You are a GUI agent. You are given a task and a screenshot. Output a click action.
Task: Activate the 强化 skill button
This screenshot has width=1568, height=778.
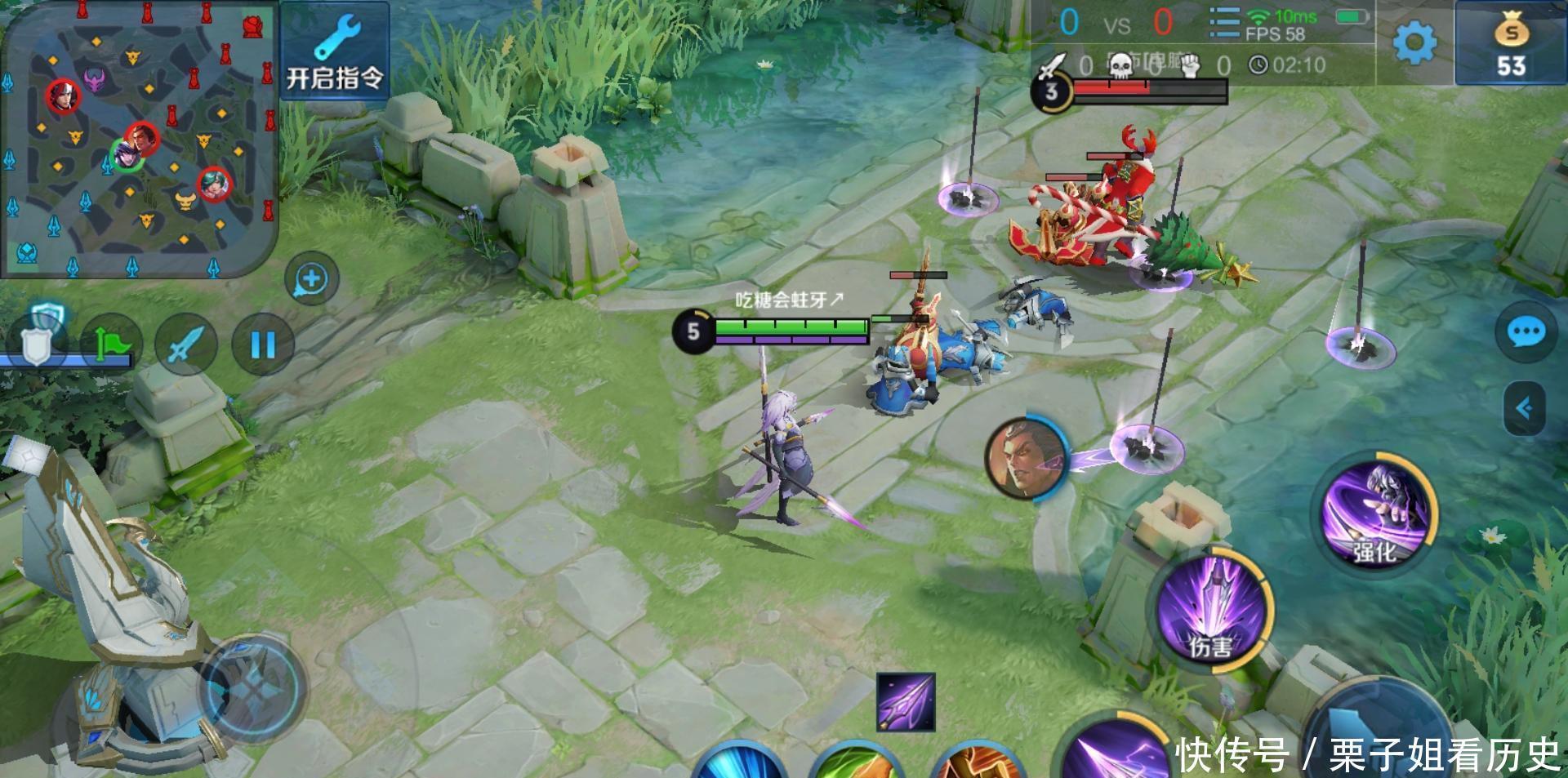tap(1375, 513)
